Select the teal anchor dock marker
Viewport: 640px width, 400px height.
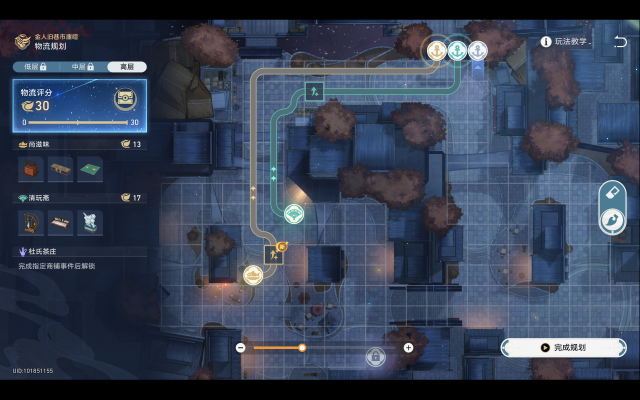click(457, 50)
